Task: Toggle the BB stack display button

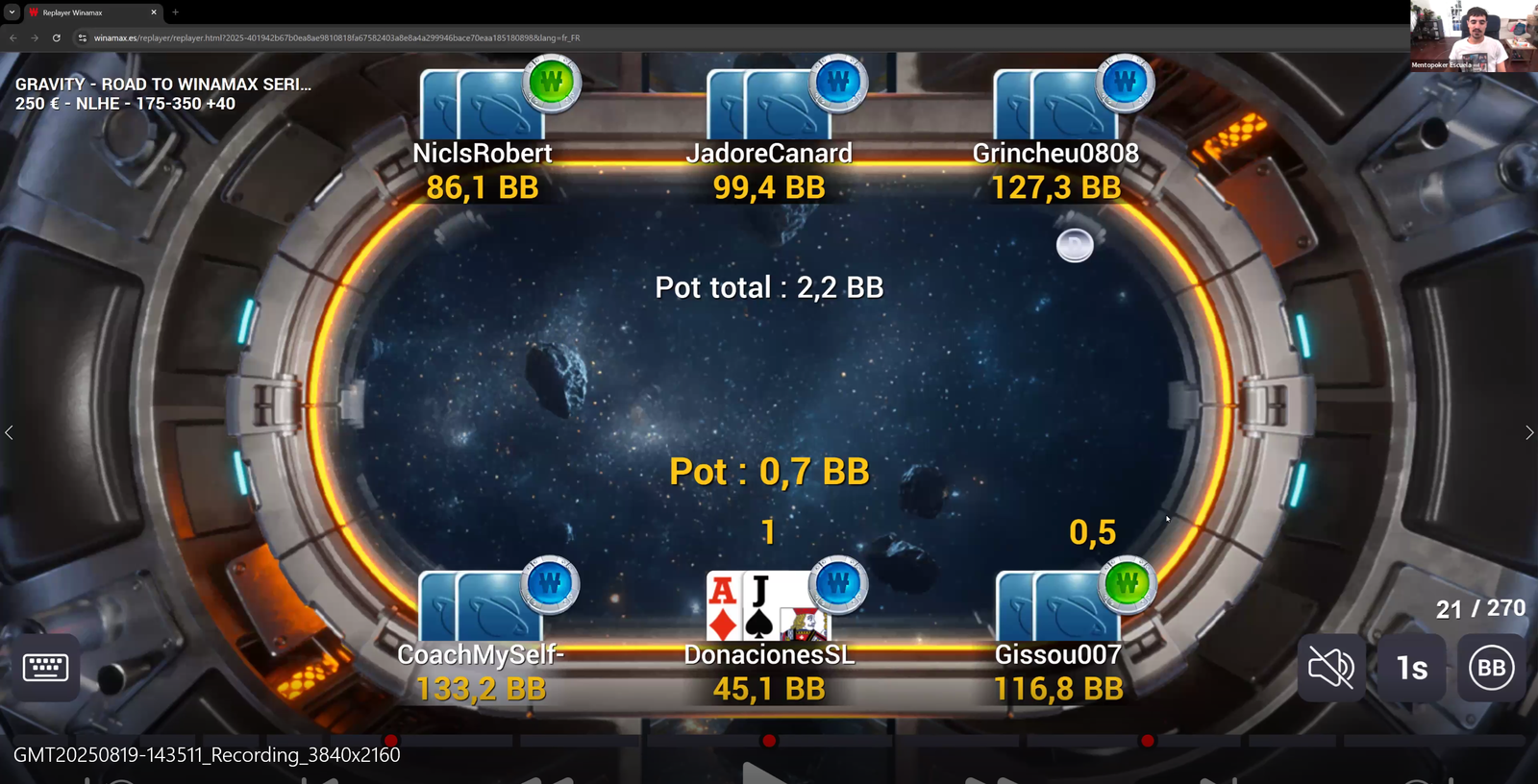Action: 1491,667
